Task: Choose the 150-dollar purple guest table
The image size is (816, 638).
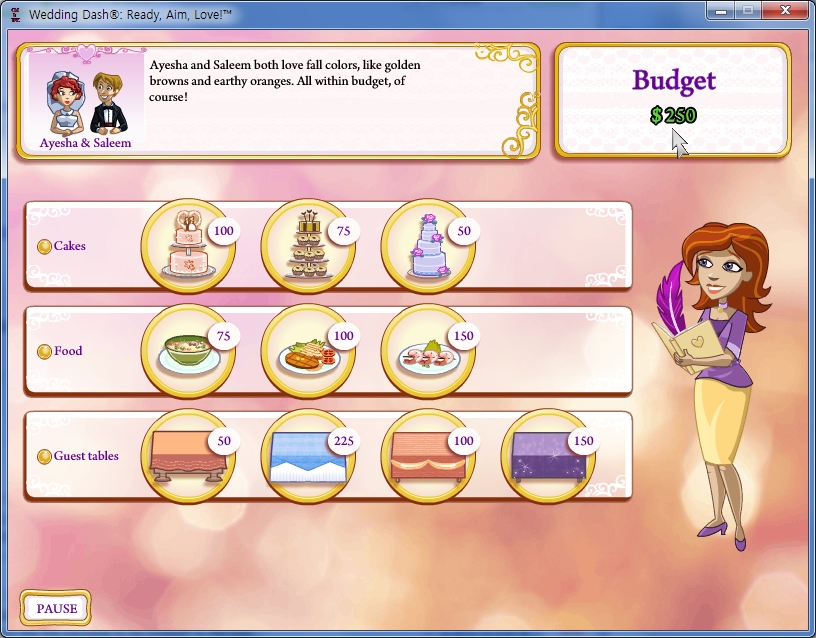Action: point(547,457)
